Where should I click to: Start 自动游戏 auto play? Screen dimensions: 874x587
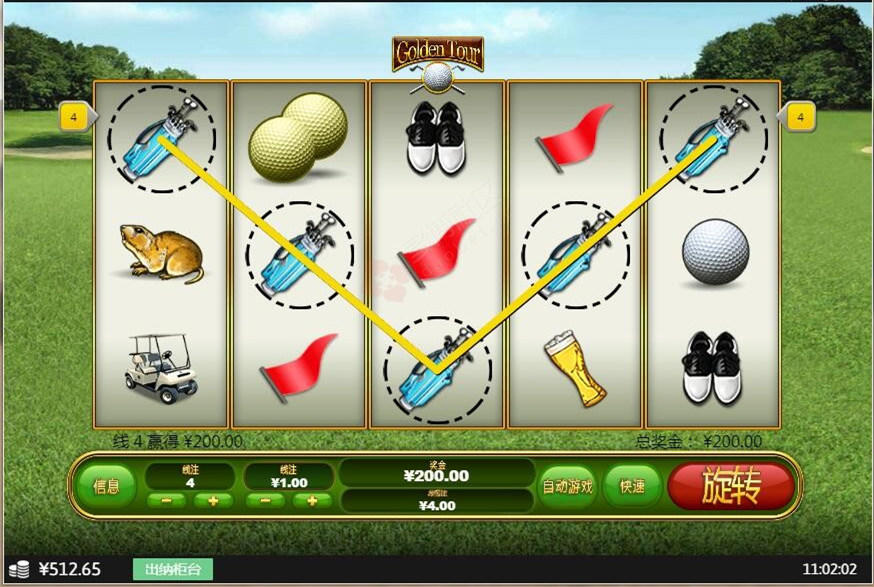tap(568, 487)
